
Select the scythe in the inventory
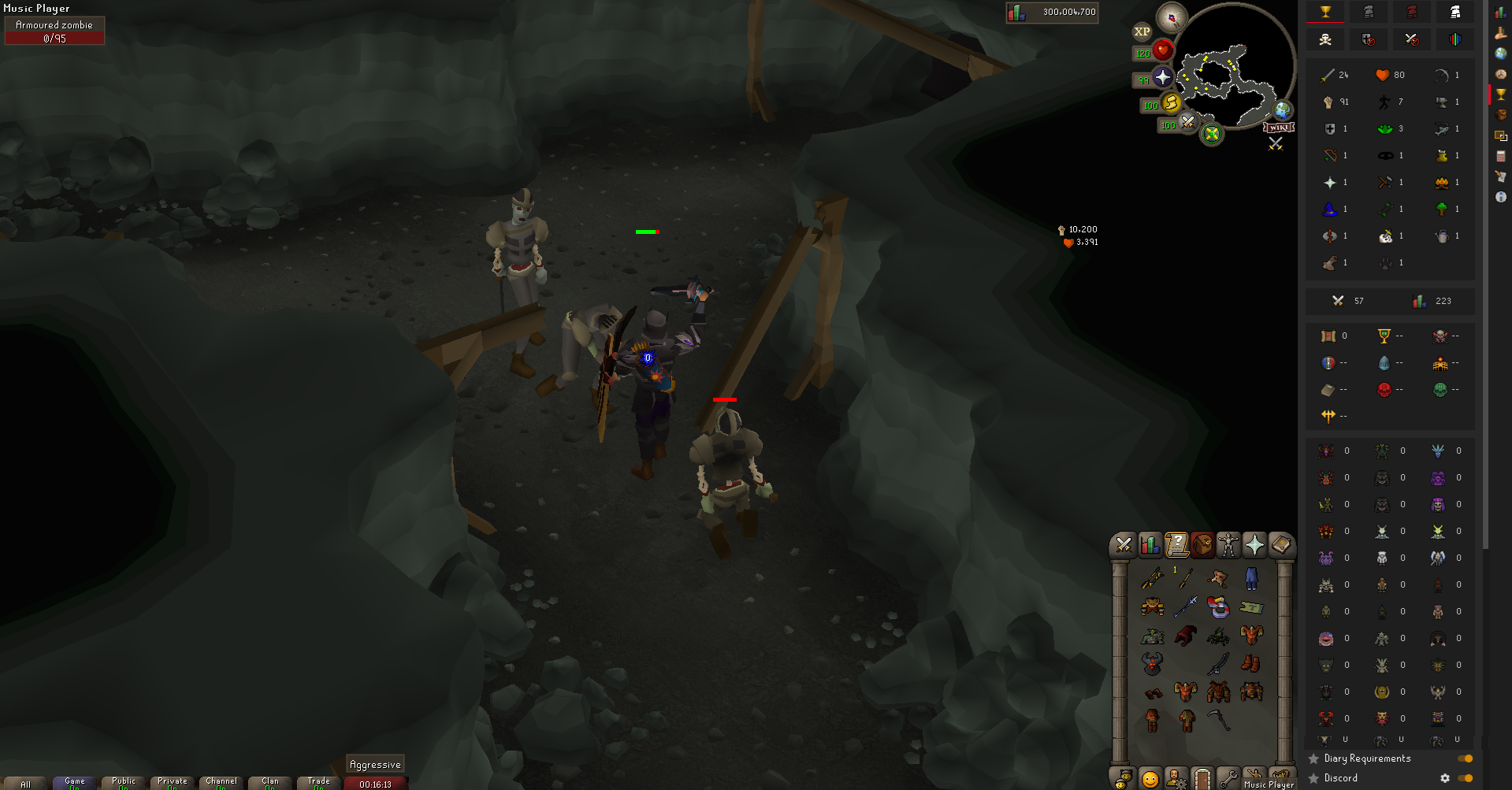coord(1219,719)
